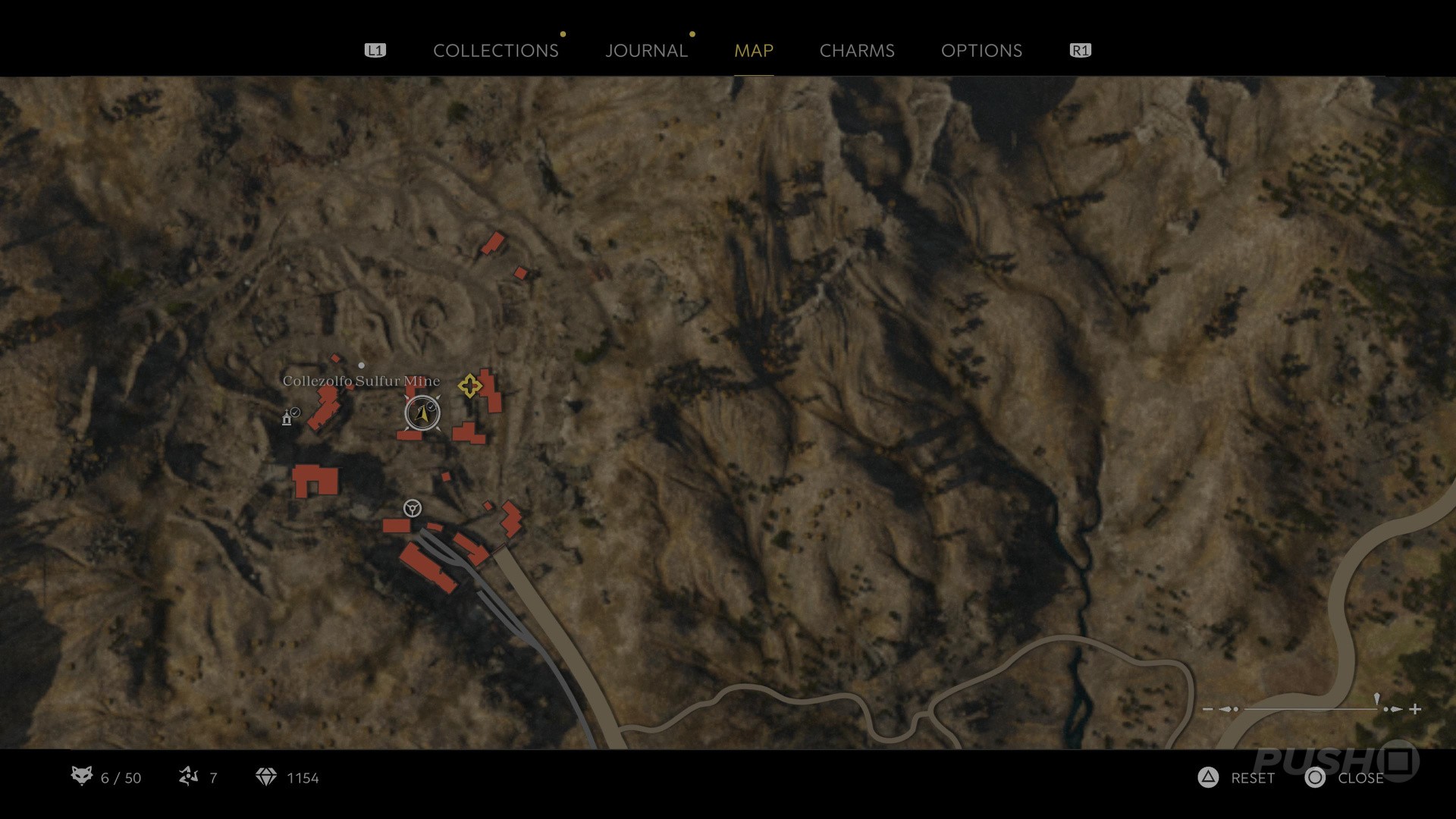Switch to the Collections tab
This screenshot has height=819, width=1456.
495,51
